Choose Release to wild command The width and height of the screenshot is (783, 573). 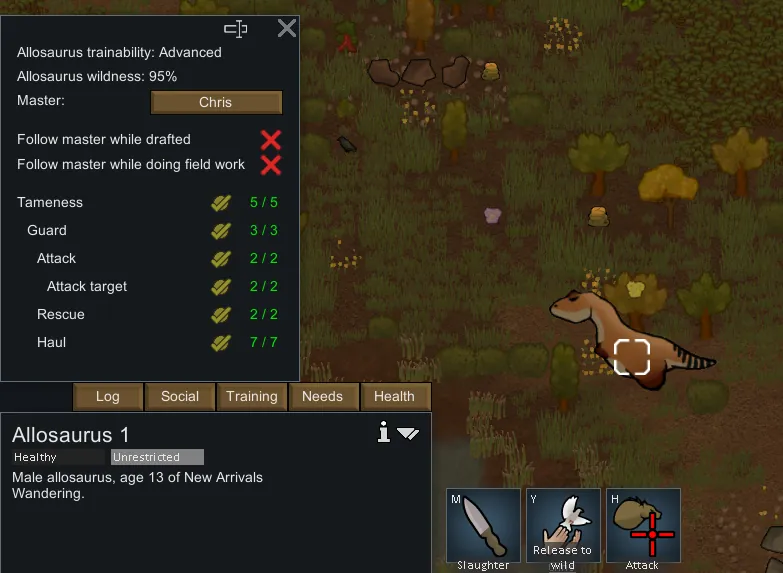click(563, 526)
